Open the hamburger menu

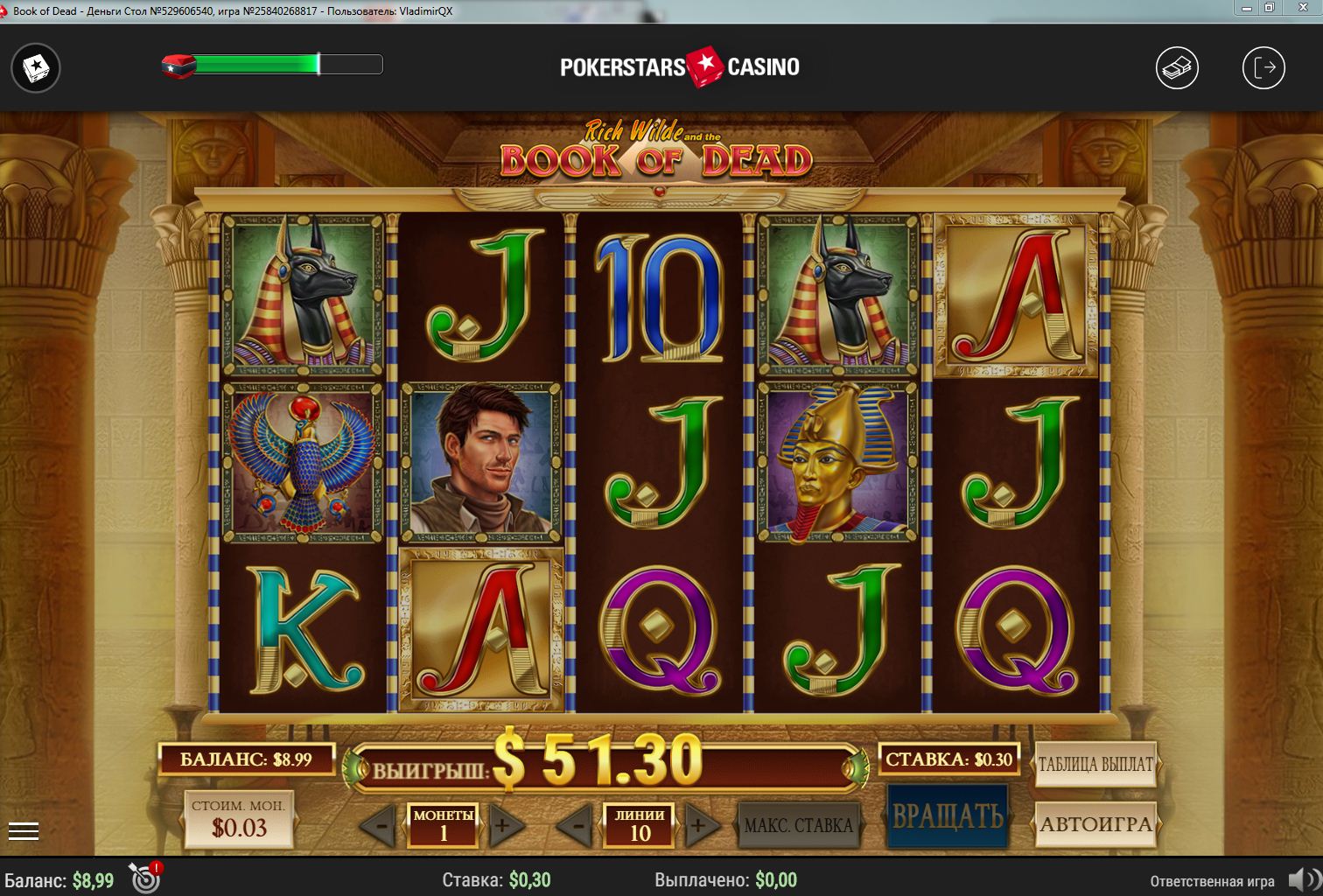(x=24, y=831)
